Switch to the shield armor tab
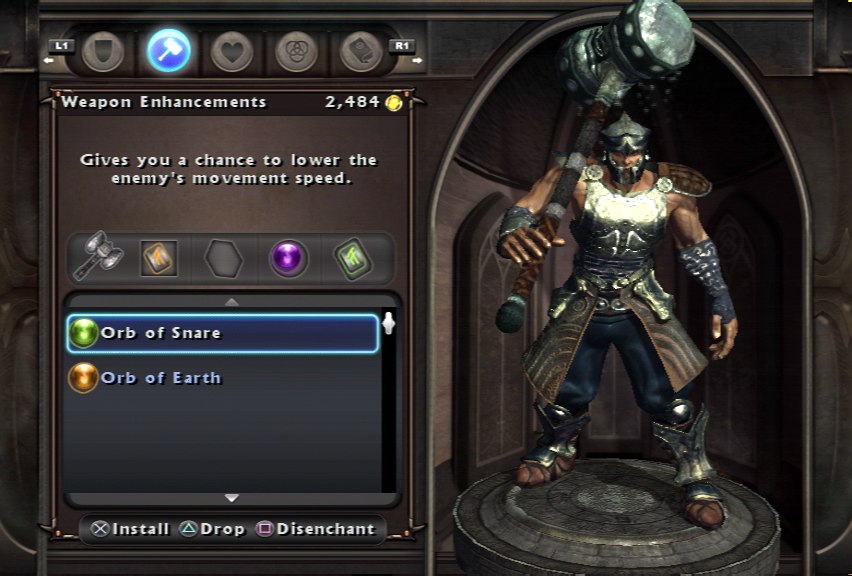This screenshot has width=852, height=576. 103,52
